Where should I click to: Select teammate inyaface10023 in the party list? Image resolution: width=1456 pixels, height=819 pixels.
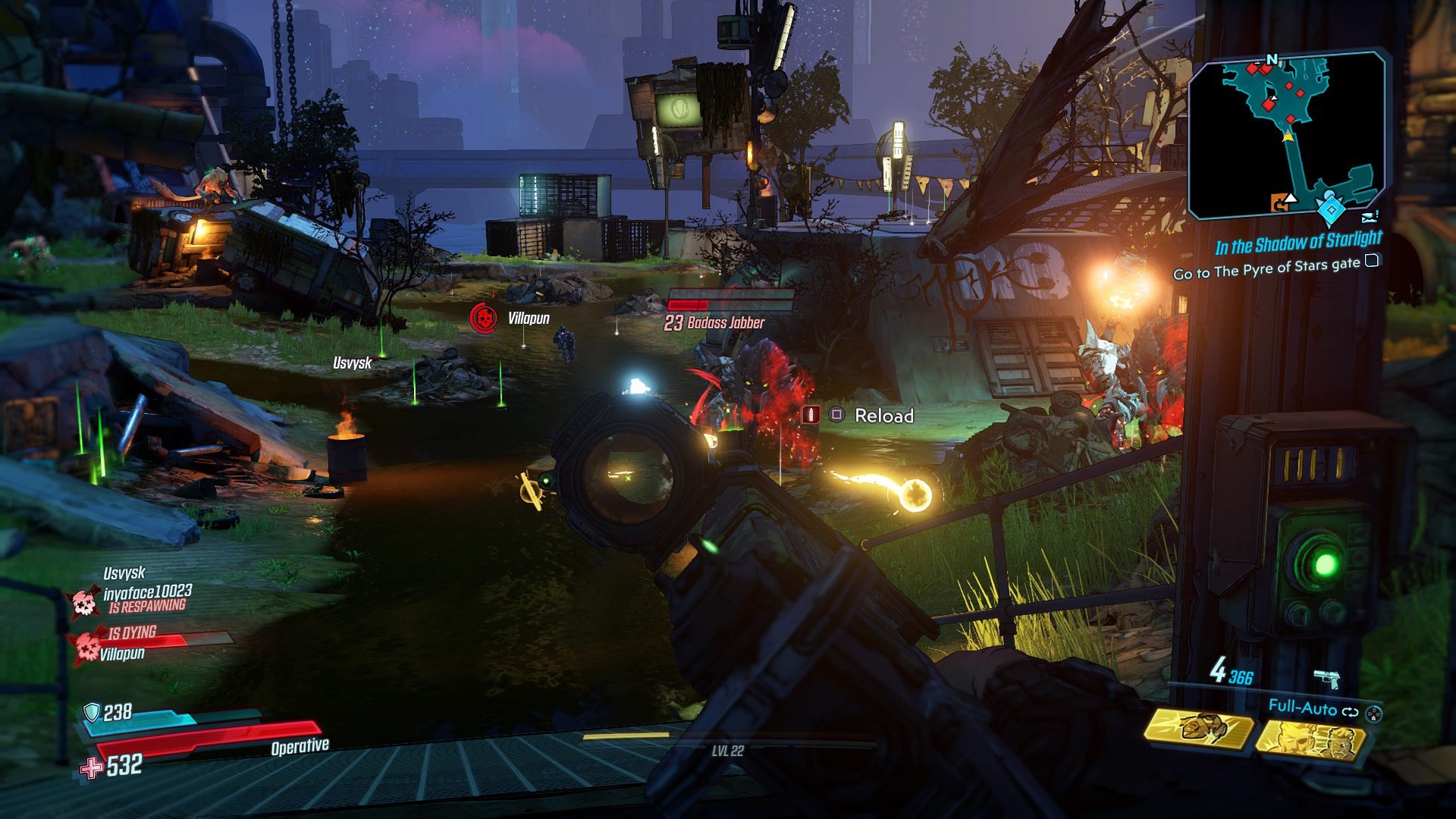[148, 591]
